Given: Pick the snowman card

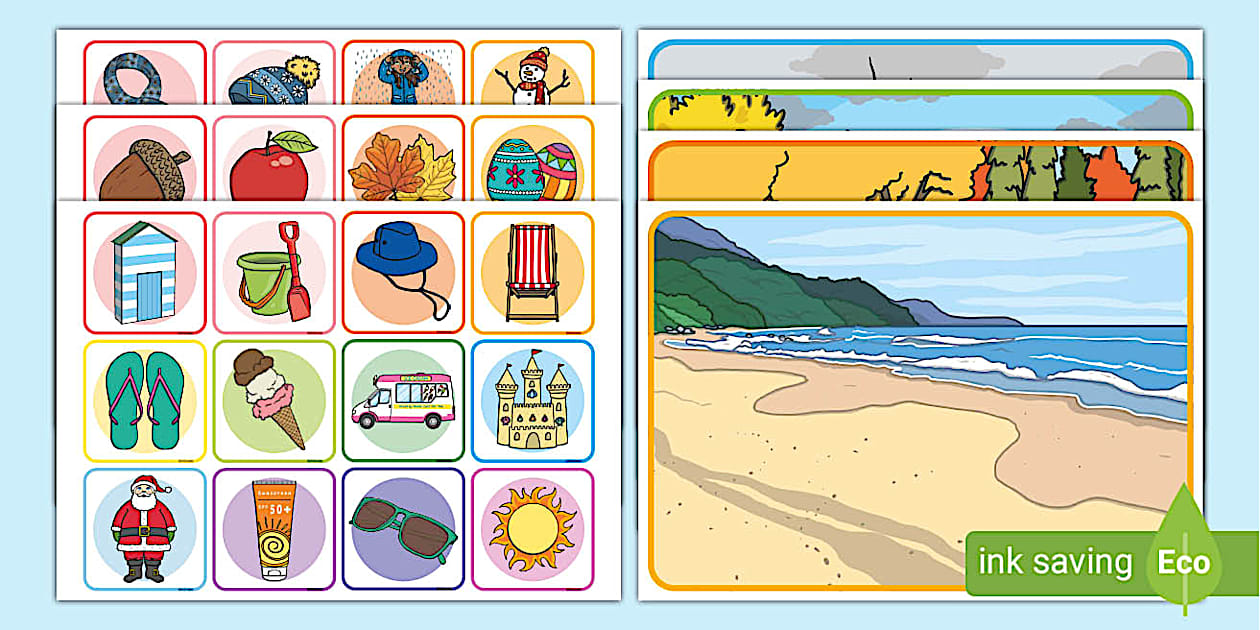Looking at the screenshot, I should [532, 74].
